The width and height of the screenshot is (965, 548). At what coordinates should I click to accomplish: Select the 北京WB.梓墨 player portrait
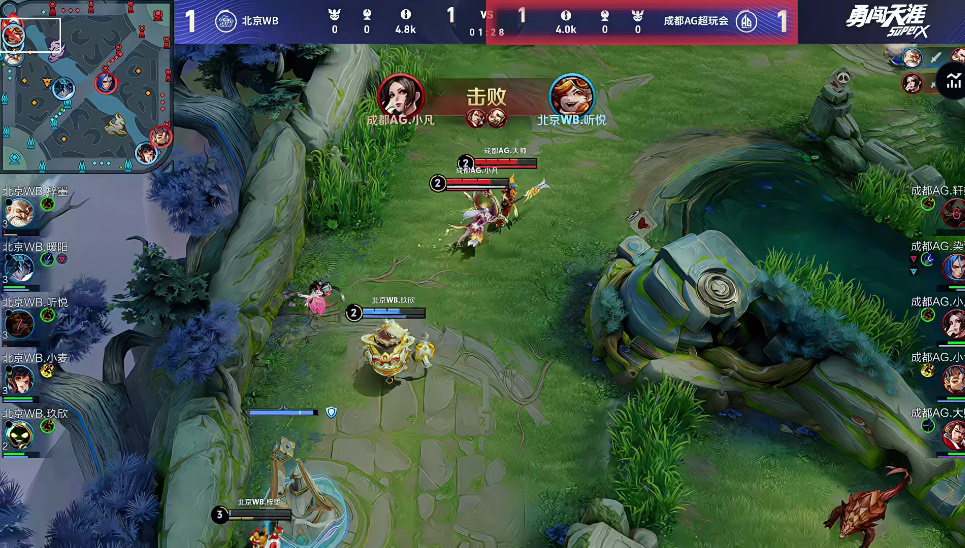[18, 212]
